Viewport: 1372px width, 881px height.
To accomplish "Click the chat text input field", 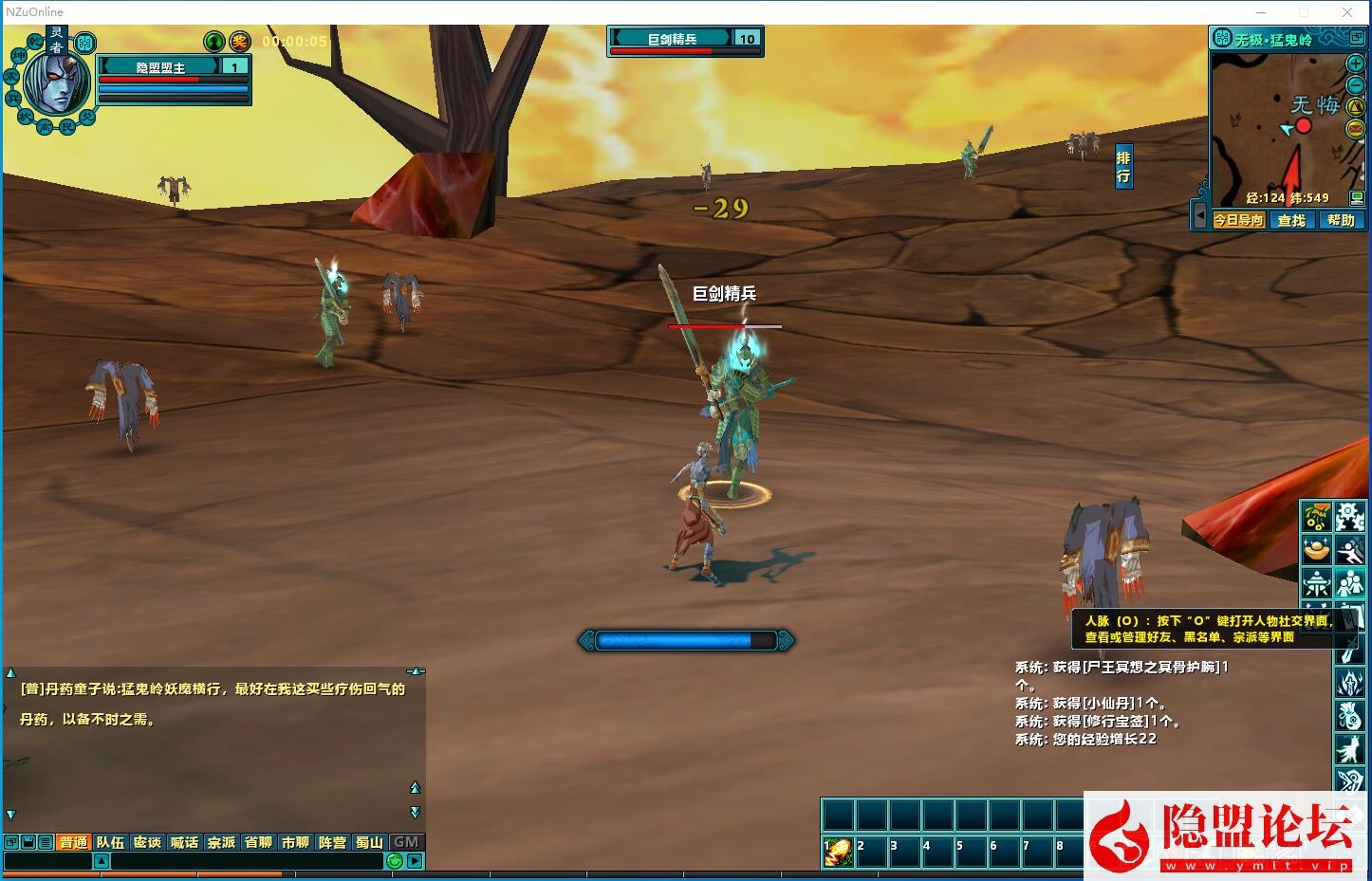I will tap(247, 861).
